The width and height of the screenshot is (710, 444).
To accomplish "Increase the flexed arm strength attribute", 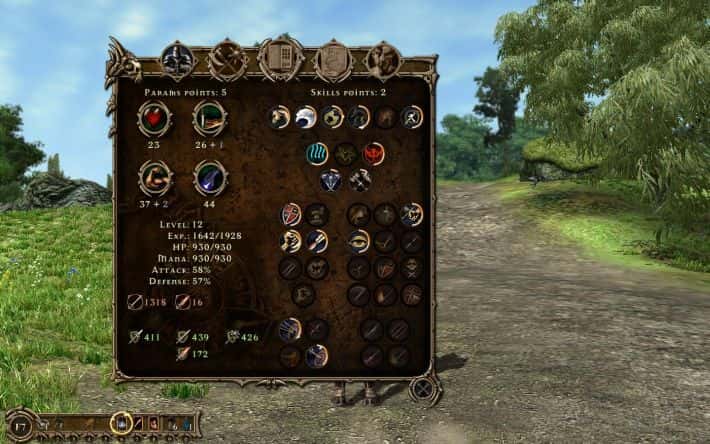I will click(155, 178).
